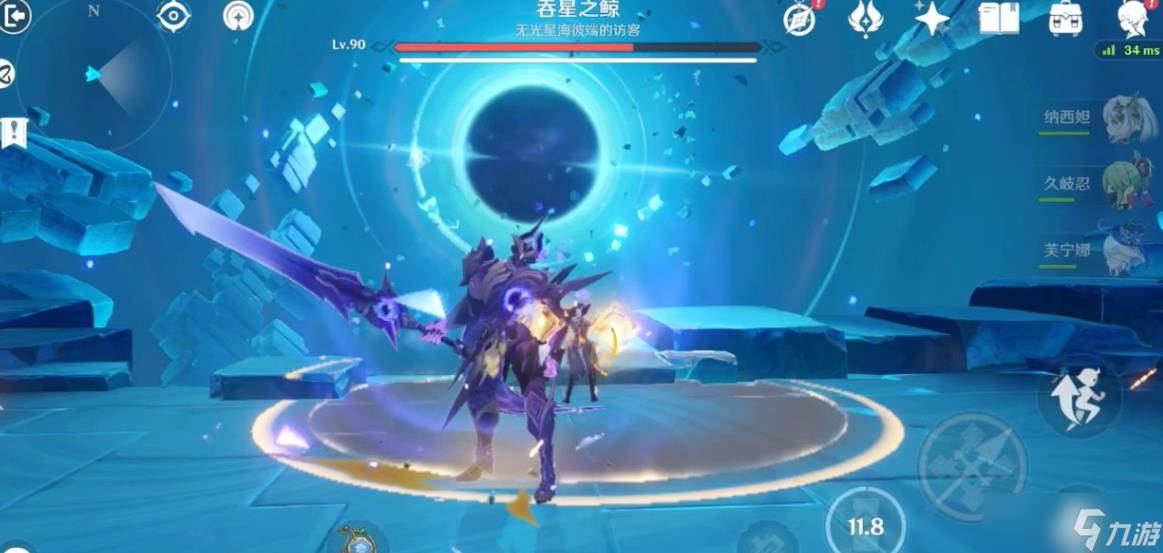
Task: Open the Paimon menu icon
Action: coord(1135,18)
